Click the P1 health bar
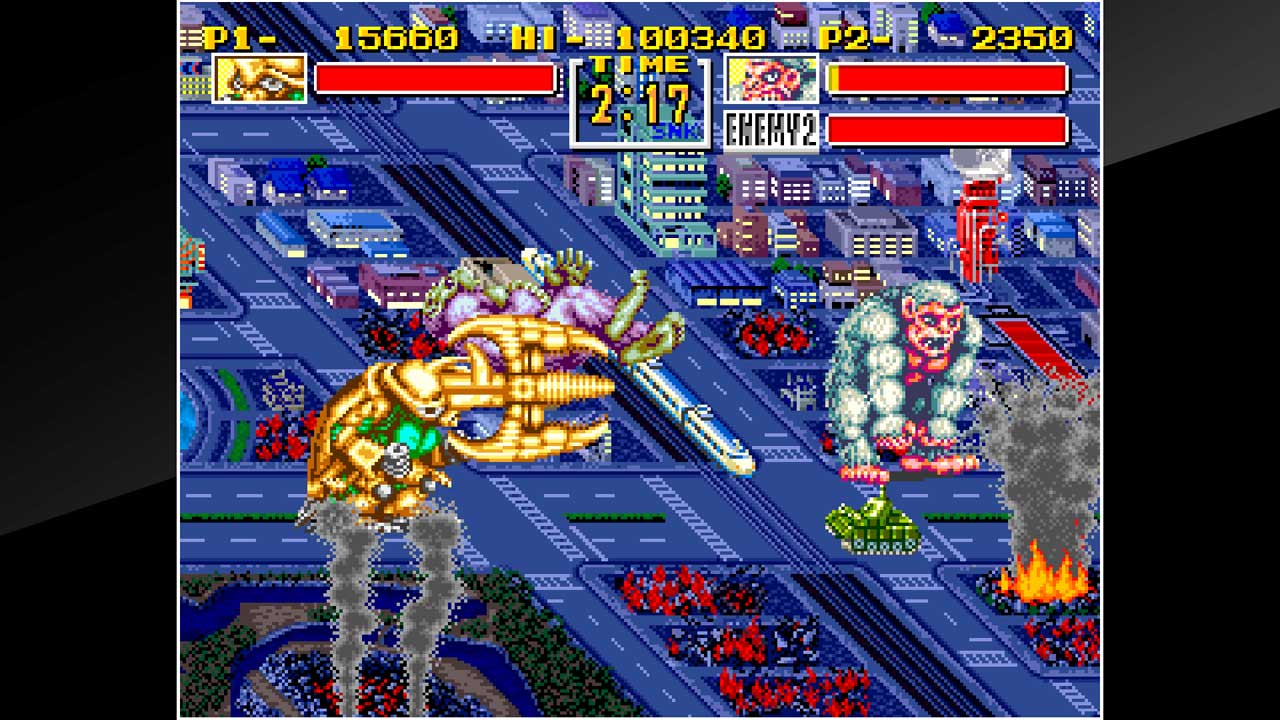This screenshot has height=720, width=1280. click(x=435, y=80)
